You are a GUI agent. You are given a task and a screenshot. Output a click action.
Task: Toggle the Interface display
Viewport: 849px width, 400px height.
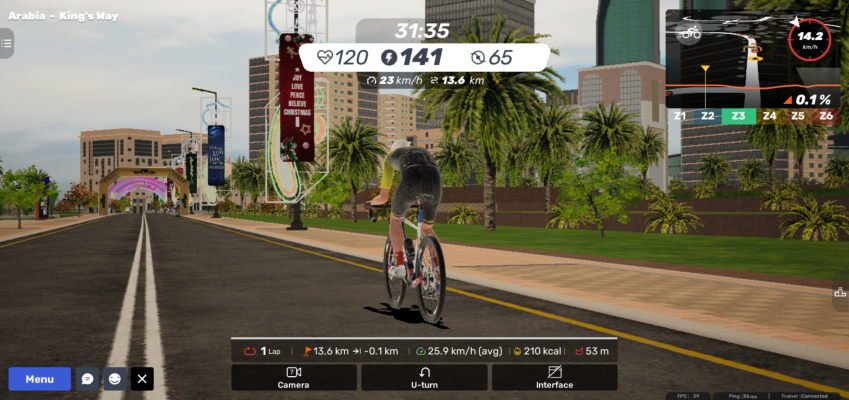tap(554, 377)
